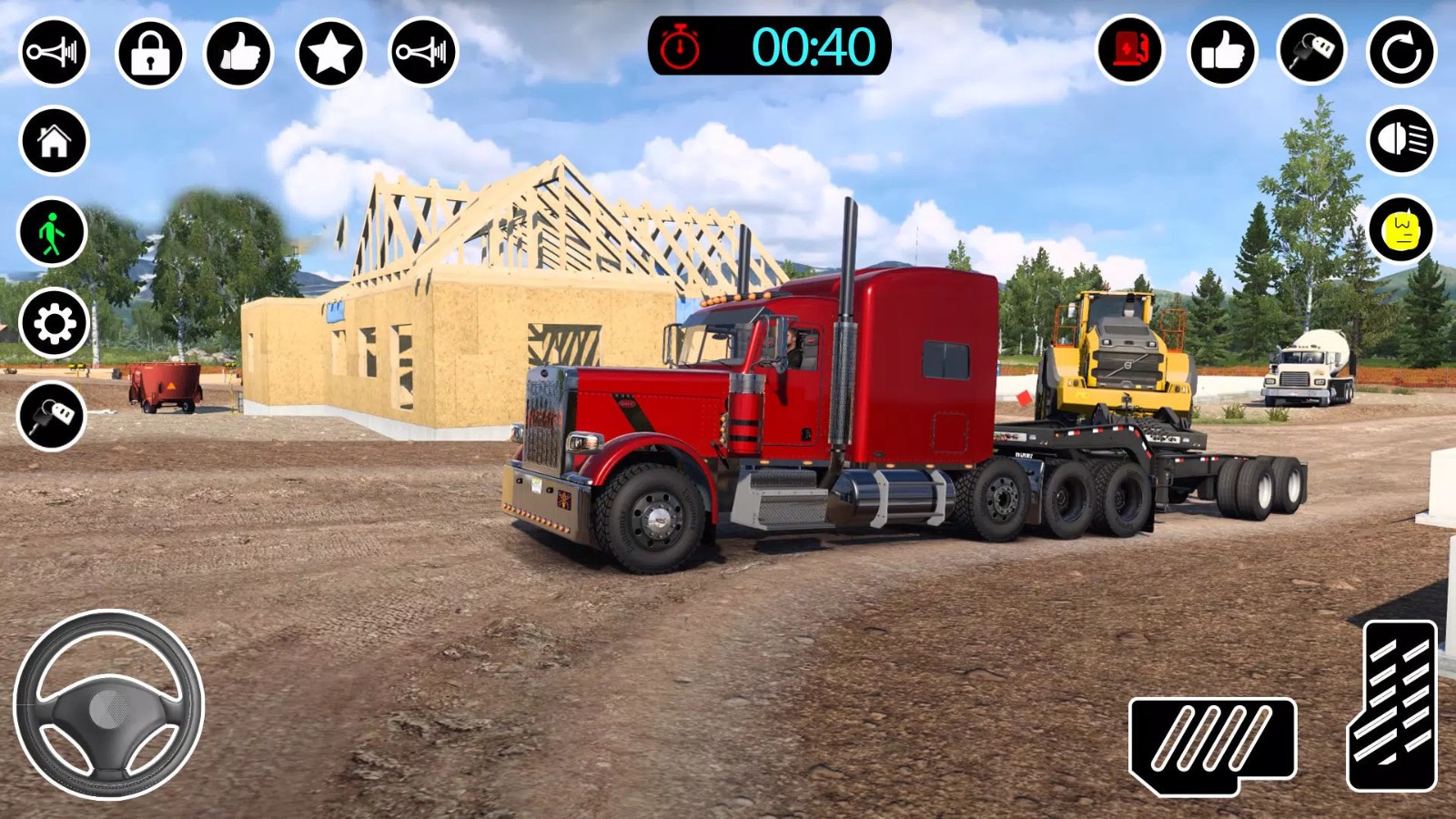The image size is (1456, 819).
Task: Give a thumbs up next to the lock
Action: click(x=241, y=52)
